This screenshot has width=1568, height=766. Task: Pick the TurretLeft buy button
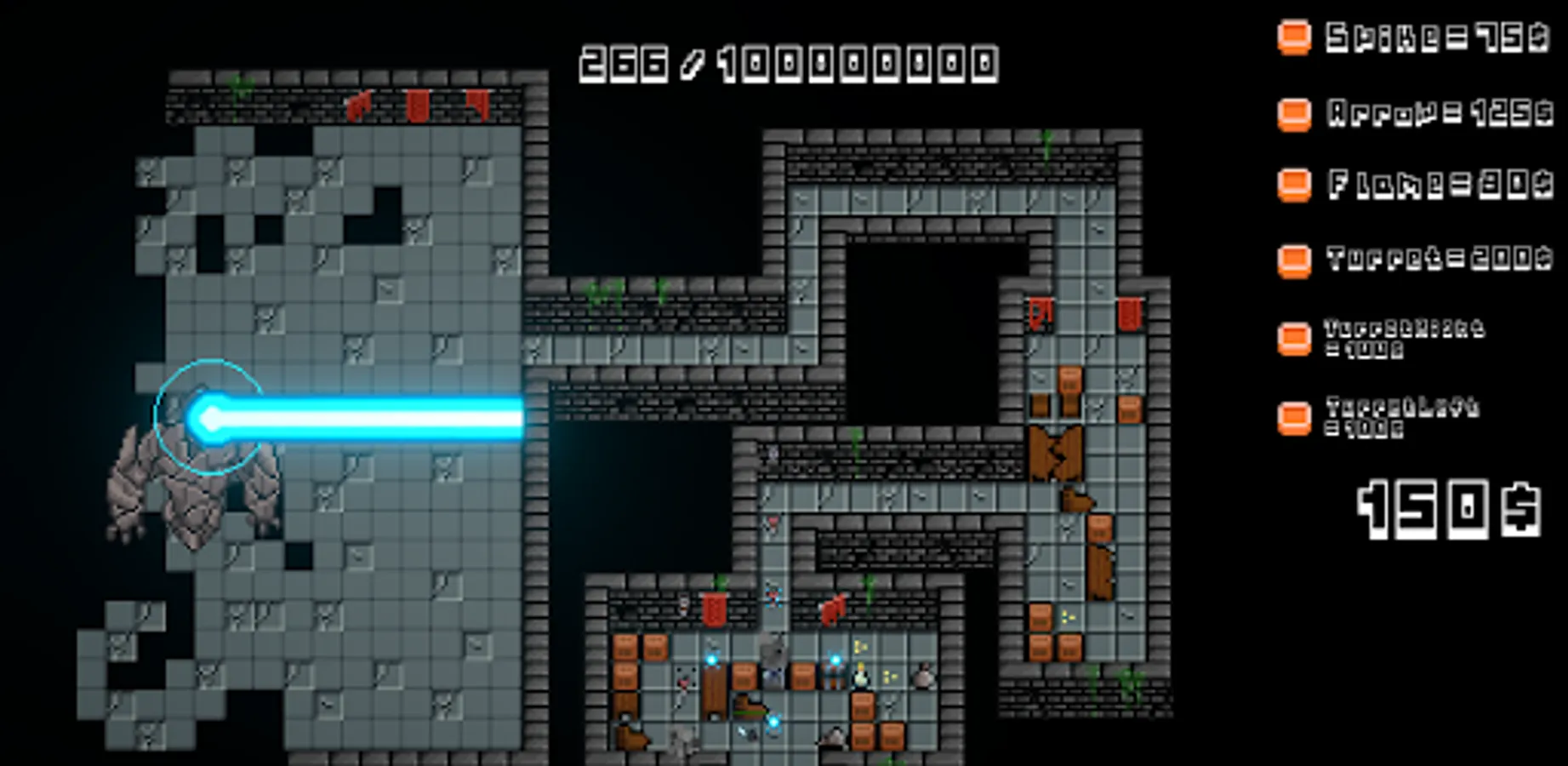(x=1294, y=418)
